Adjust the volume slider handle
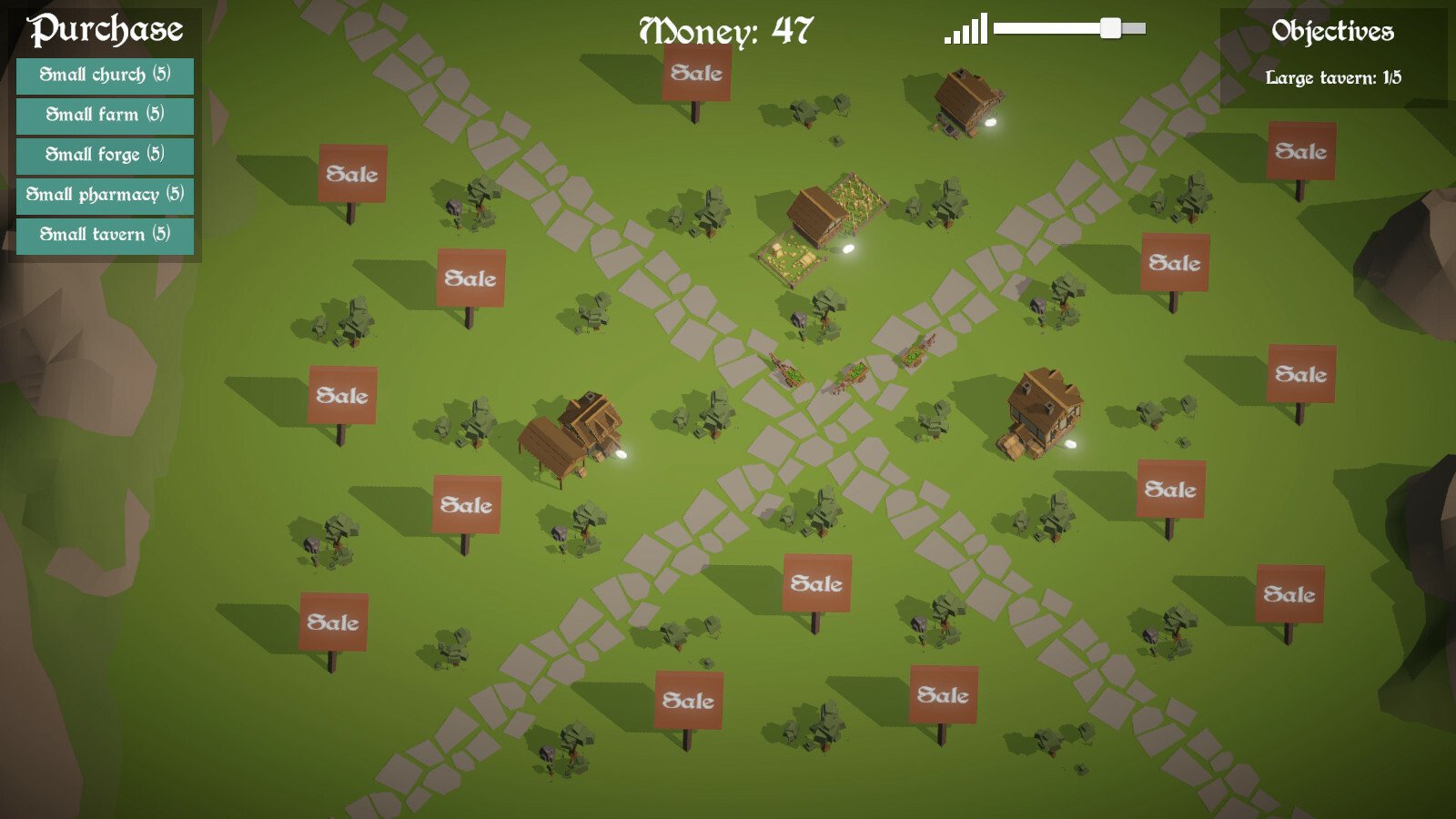The image size is (1456, 819). (1112, 28)
